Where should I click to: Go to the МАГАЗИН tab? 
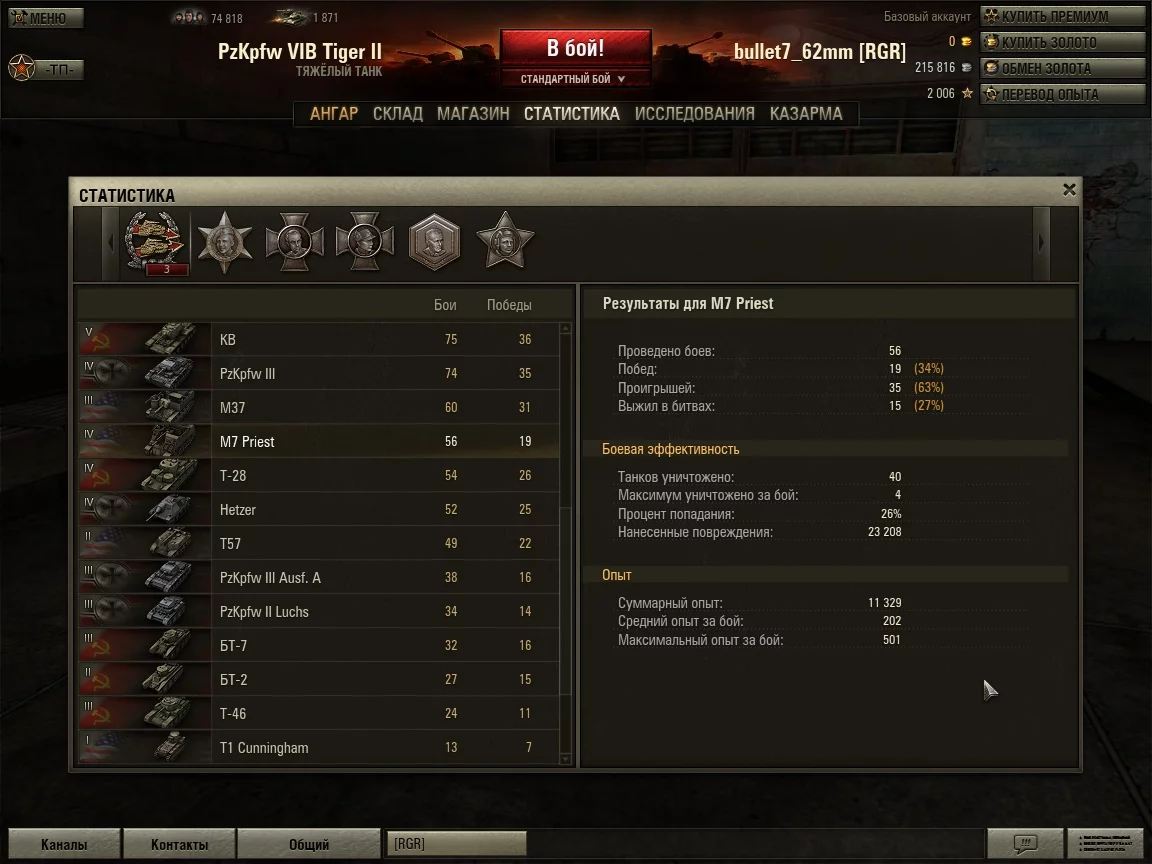point(473,114)
